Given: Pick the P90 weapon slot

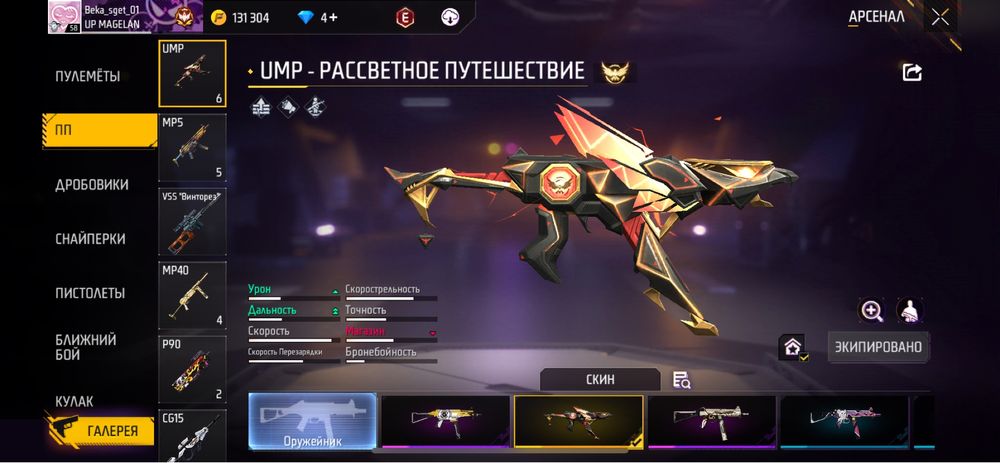Looking at the screenshot, I should (192, 369).
